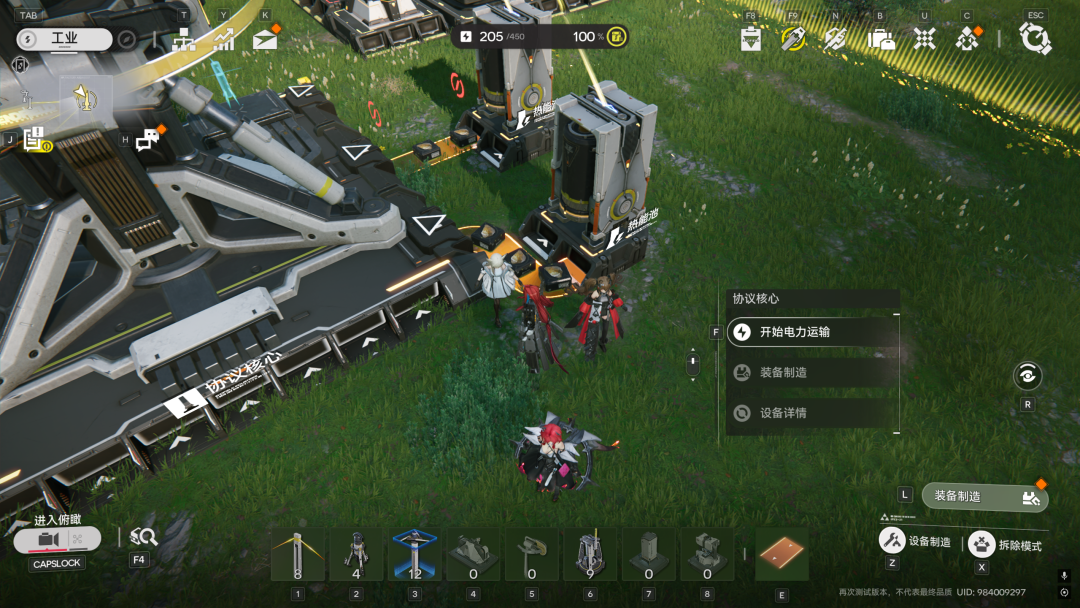Click the 工业 mode pill button
The height and width of the screenshot is (608, 1080).
tap(65, 40)
